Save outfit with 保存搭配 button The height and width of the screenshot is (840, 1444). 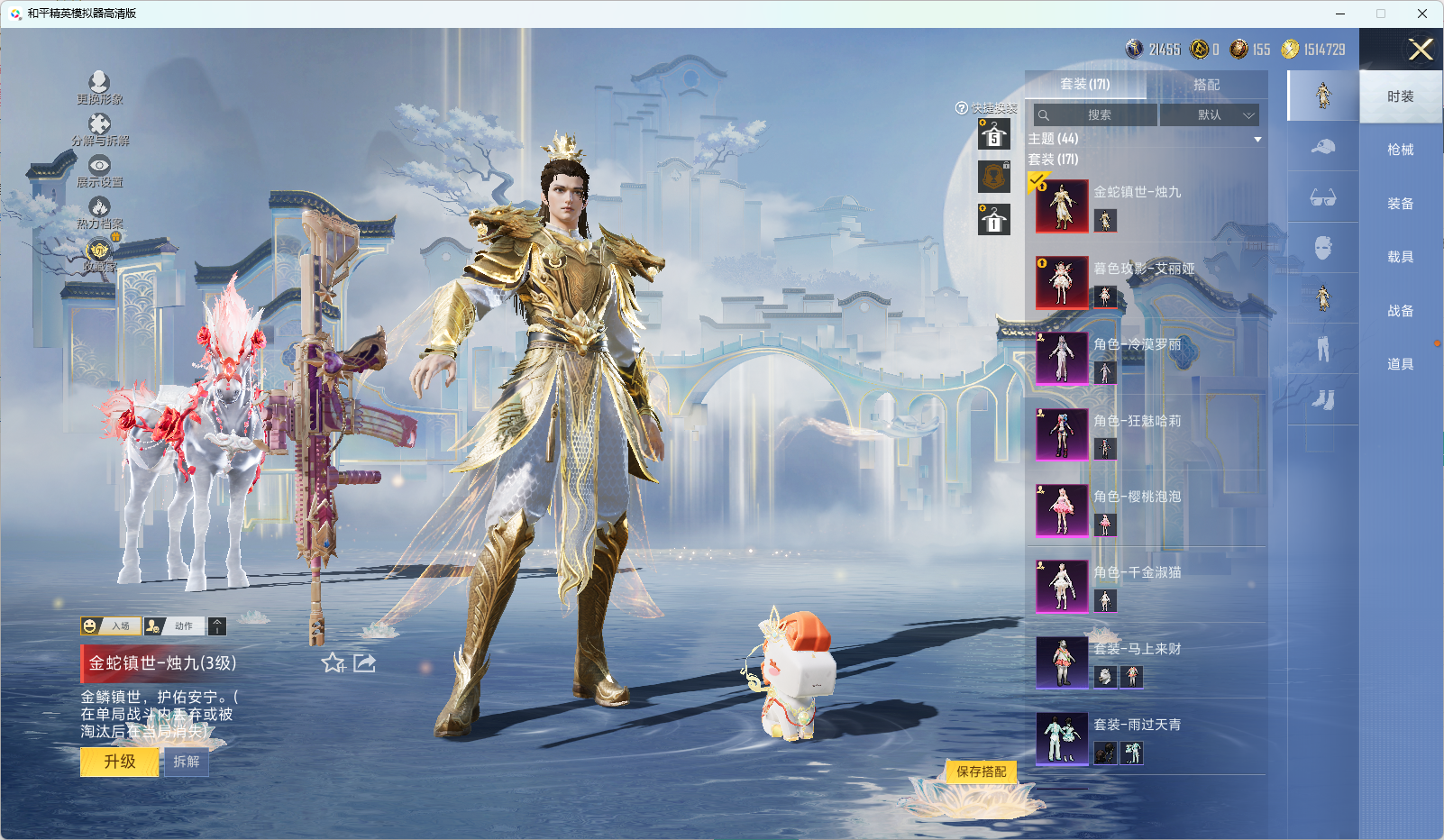click(981, 772)
